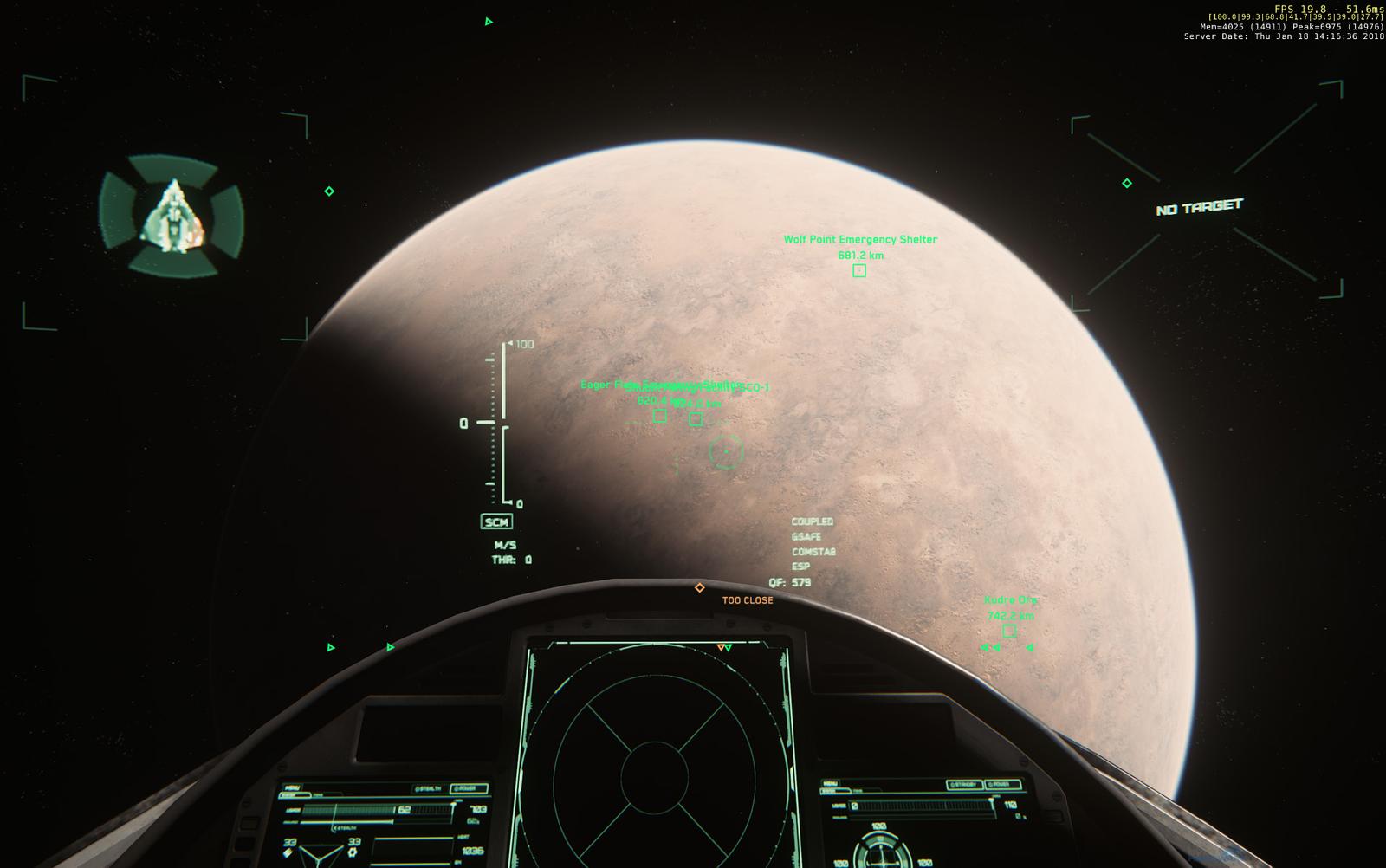The image size is (1386, 868).
Task: Click the HEAT gauge readout on left MFD
Action: click(x=471, y=851)
